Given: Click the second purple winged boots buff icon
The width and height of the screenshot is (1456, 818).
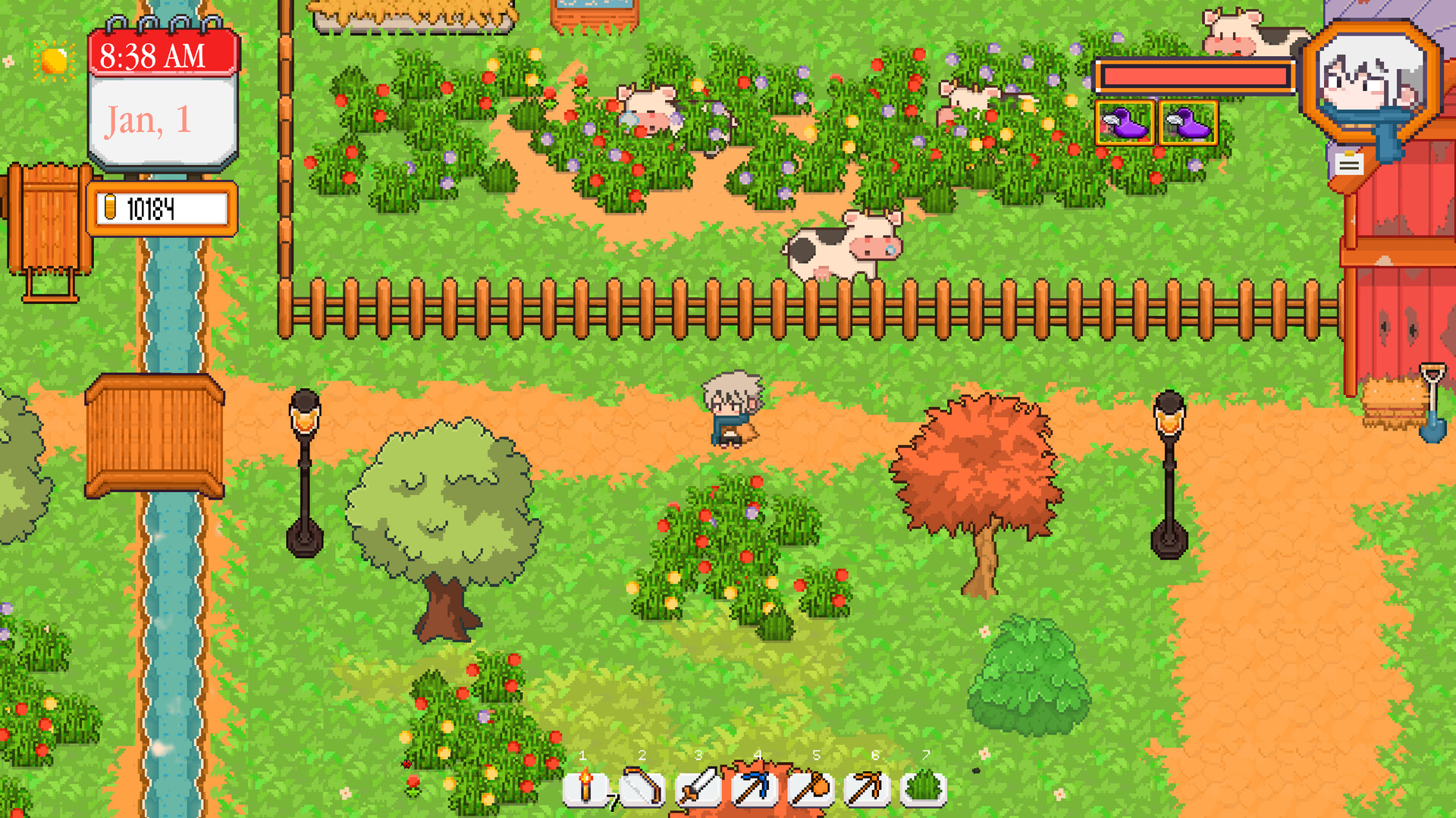Looking at the screenshot, I should pyautogui.click(x=1187, y=121).
